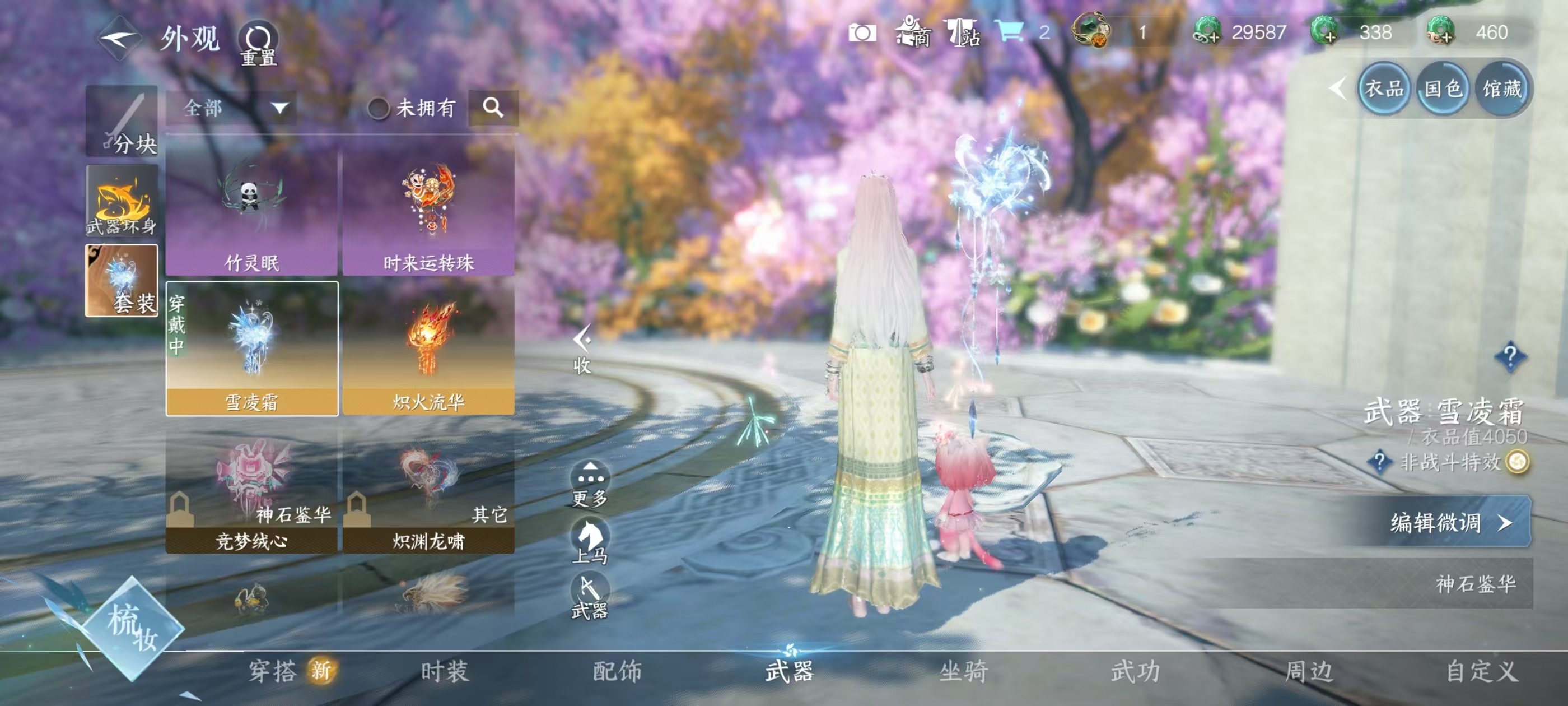
Task: Open the magnifier search button
Action: pyautogui.click(x=493, y=109)
